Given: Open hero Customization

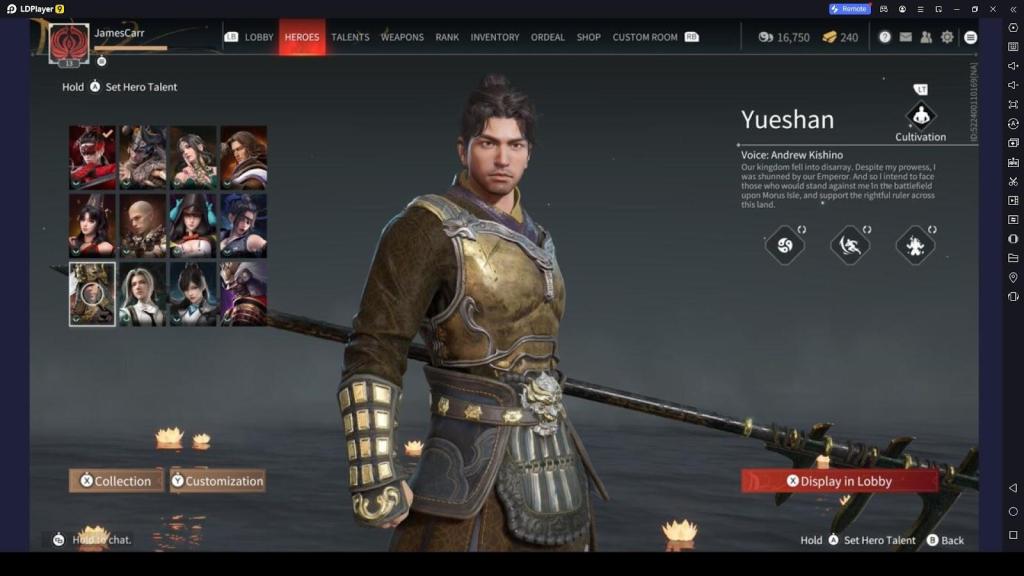Looking at the screenshot, I should [x=217, y=481].
